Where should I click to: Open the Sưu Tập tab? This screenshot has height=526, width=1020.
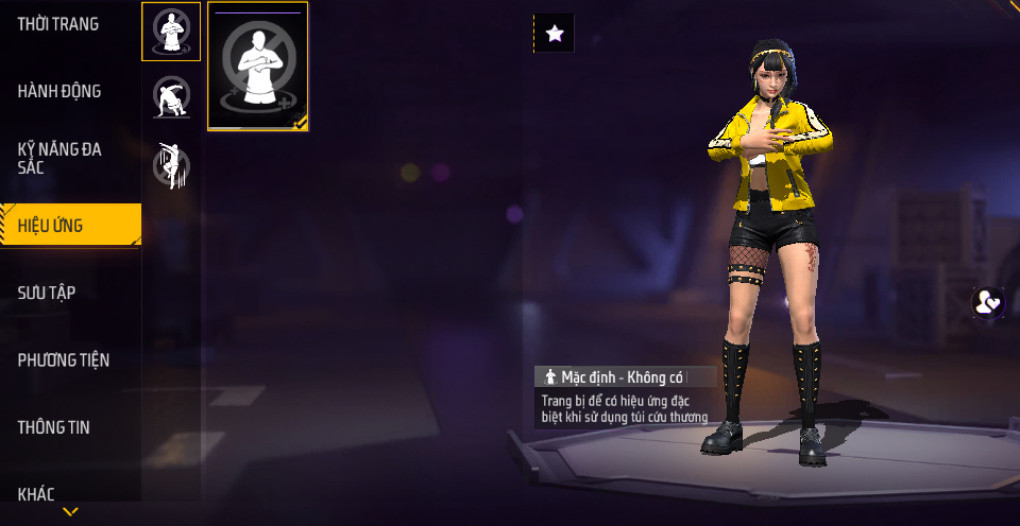tap(47, 292)
